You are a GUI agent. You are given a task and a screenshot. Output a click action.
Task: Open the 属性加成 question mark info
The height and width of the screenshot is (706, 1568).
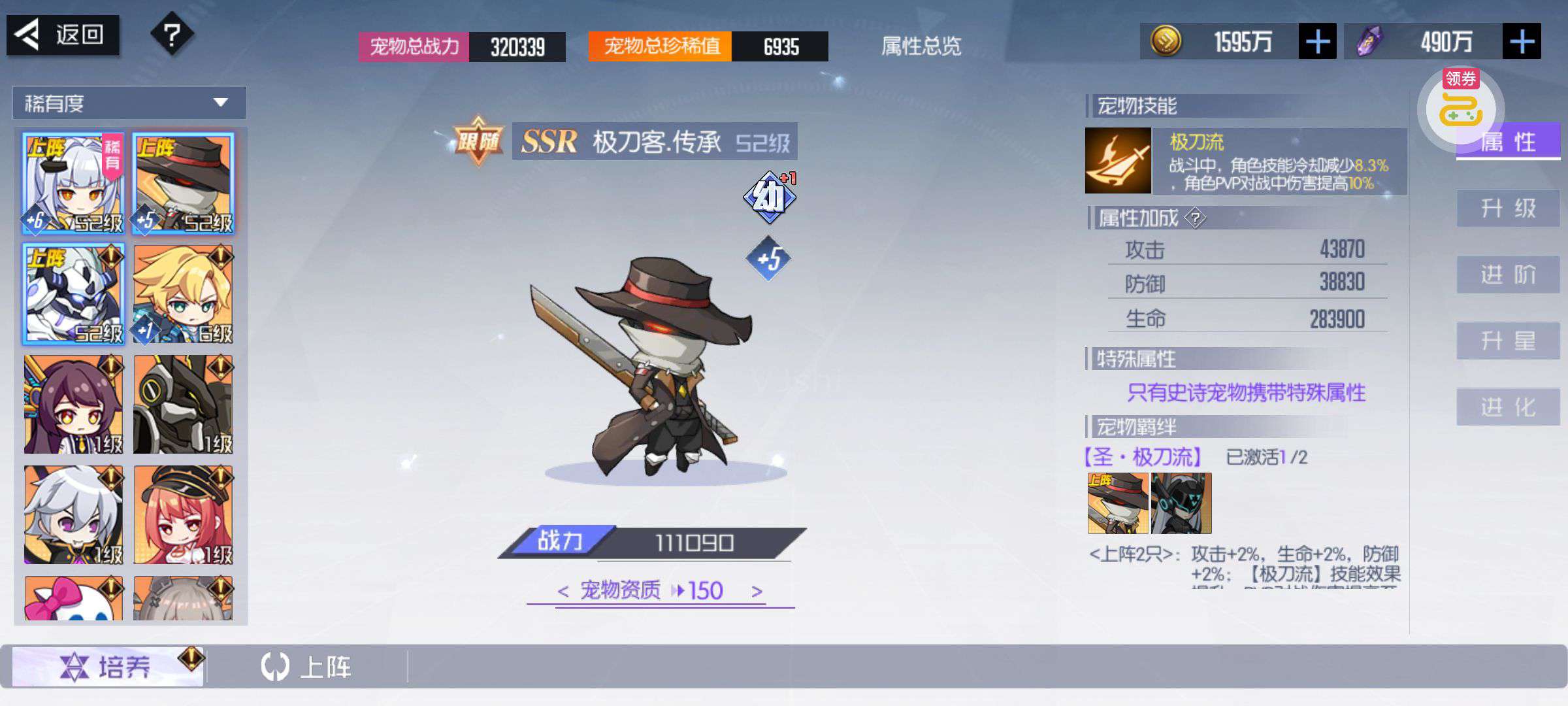pos(1195,218)
